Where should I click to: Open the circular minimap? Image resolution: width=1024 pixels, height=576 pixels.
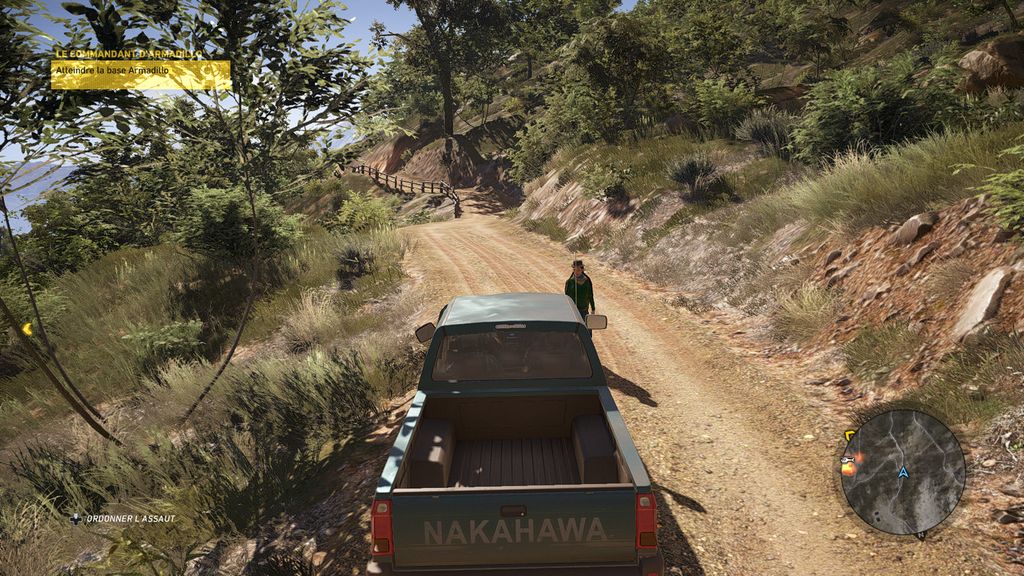coord(903,472)
